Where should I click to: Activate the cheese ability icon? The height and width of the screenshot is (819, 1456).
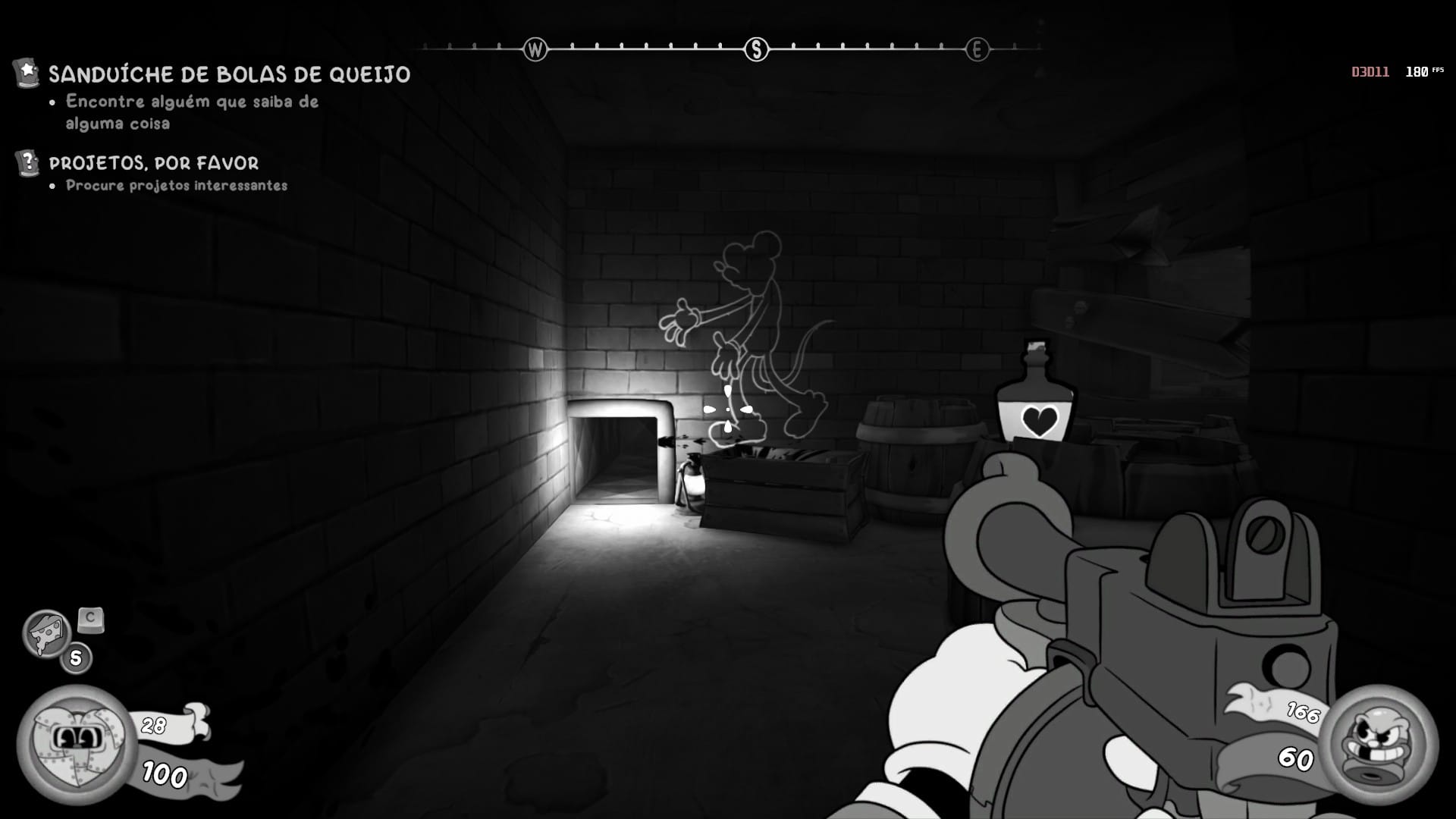[46, 633]
